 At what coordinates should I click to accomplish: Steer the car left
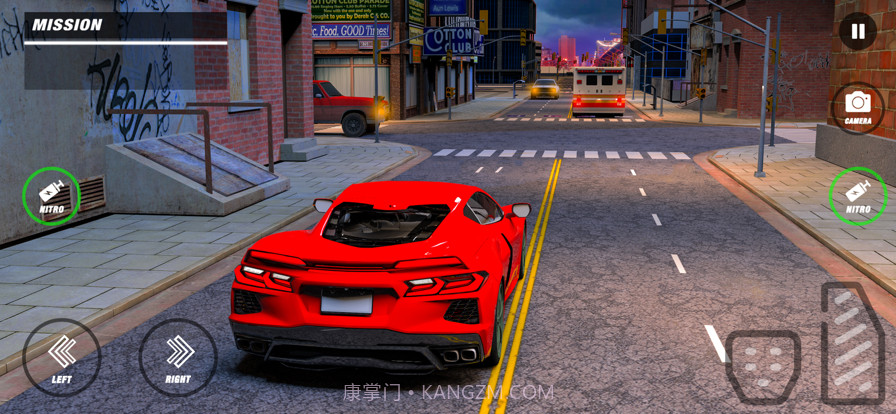pos(62,357)
